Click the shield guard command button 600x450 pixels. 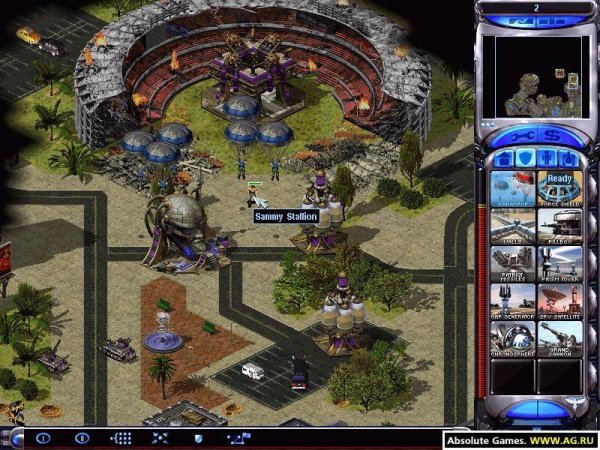[198, 438]
